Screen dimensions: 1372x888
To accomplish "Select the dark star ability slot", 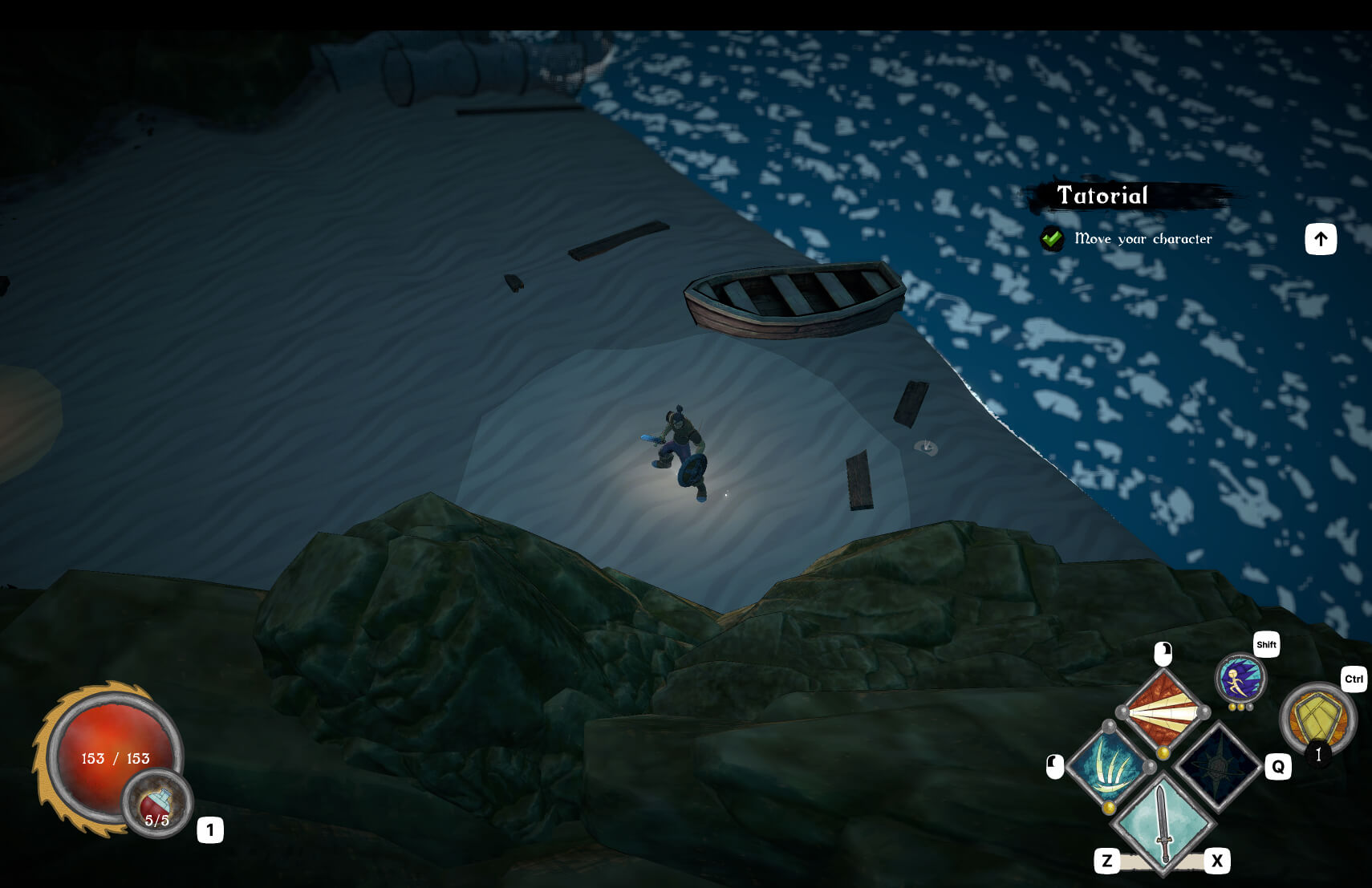I will 1216,766.
